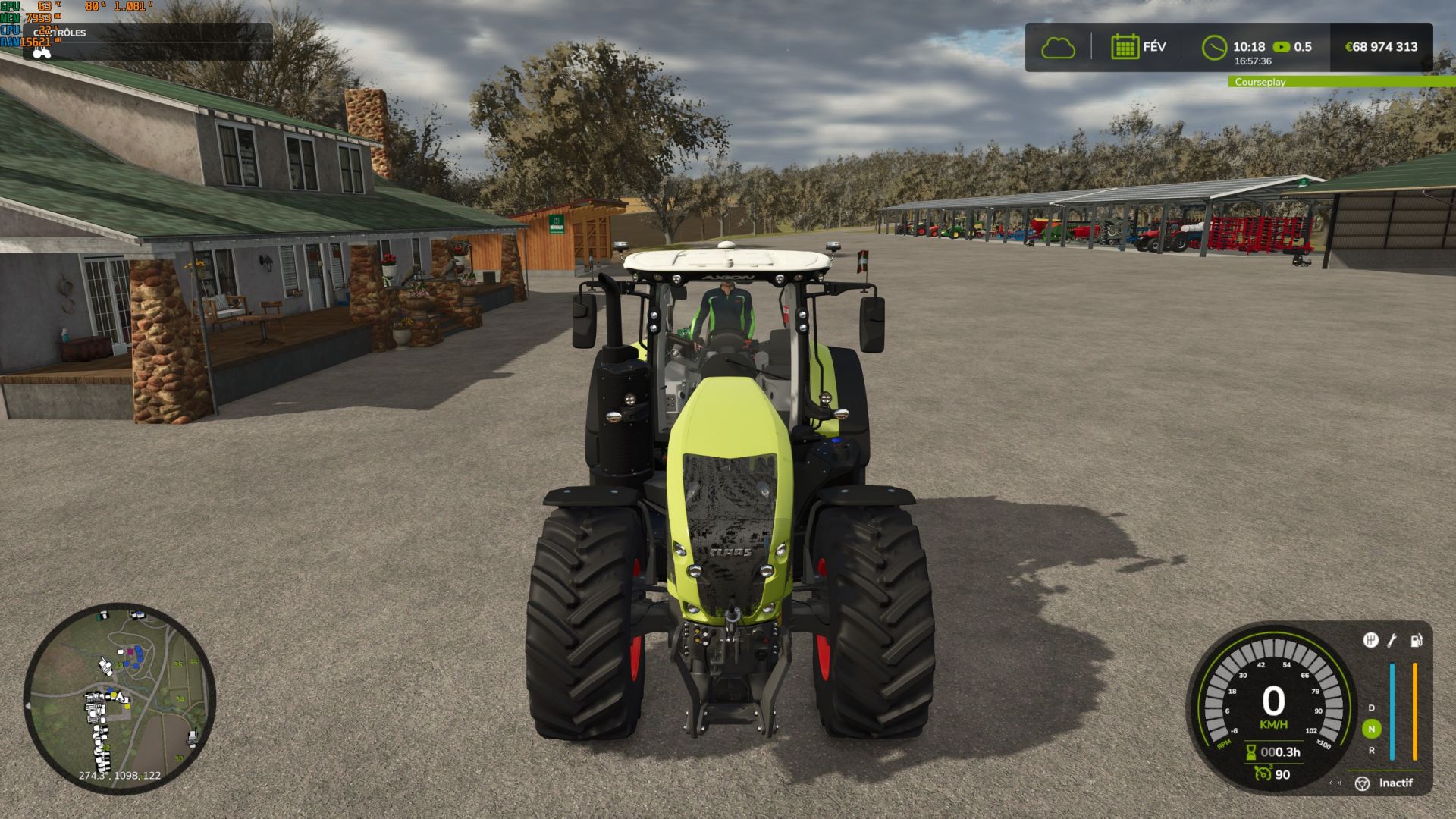Select the wrench repair icon on dashboard

(1392, 639)
